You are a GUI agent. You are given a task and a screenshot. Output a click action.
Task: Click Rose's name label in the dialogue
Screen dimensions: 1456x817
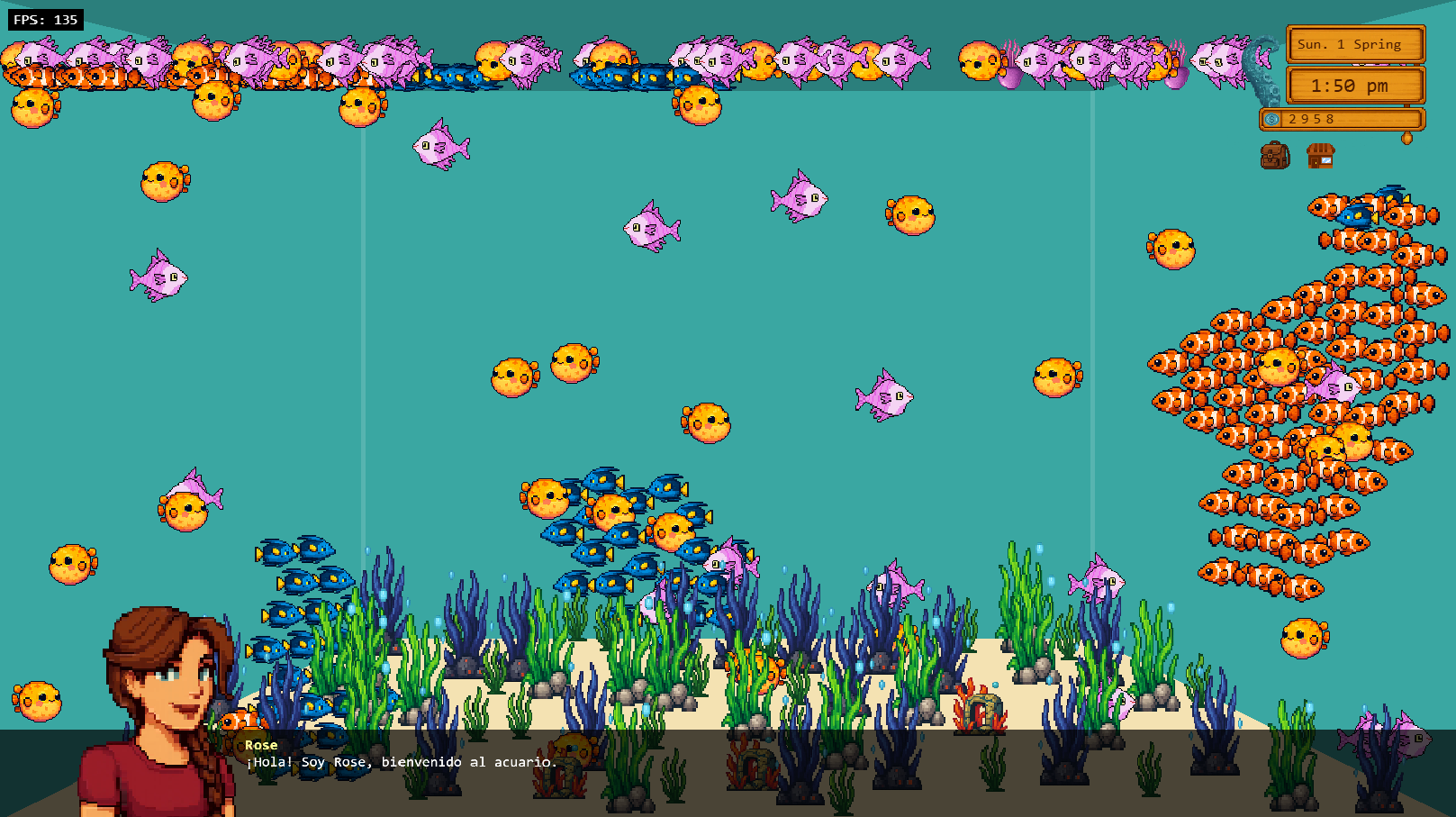pos(260,744)
